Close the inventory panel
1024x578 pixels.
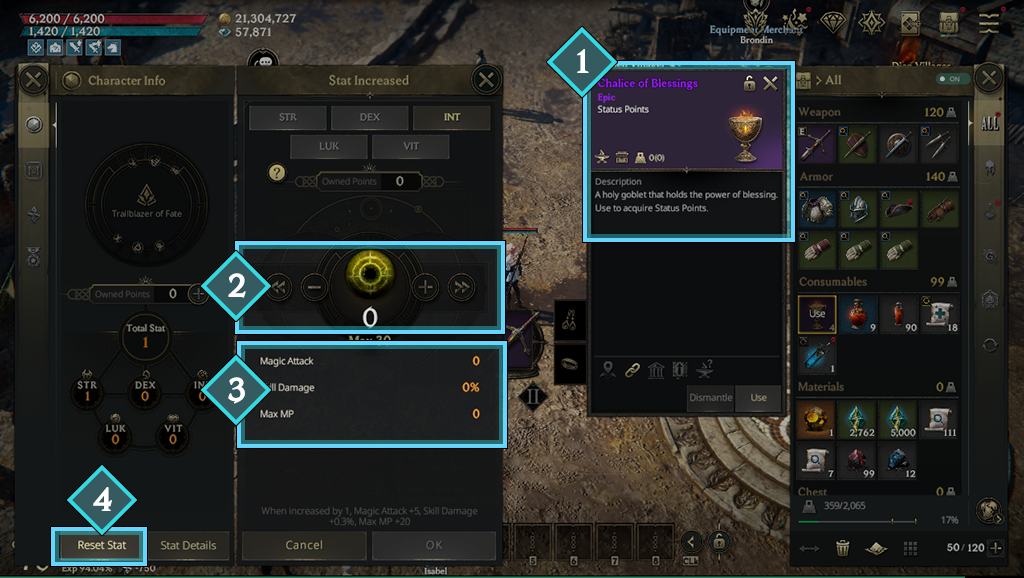click(989, 79)
